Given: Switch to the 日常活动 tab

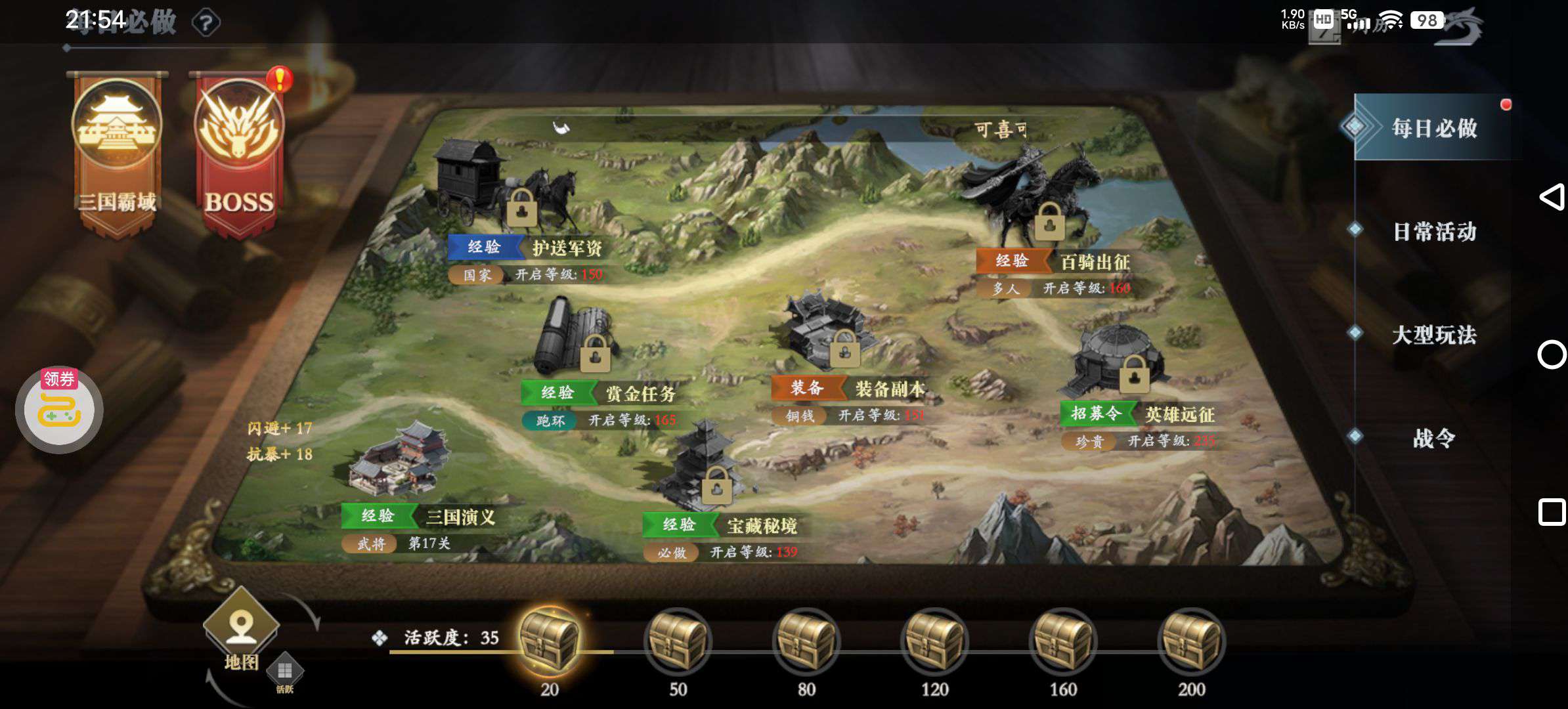Looking at the screenshot, I should pyautogui.click(x=1434, y=231).
